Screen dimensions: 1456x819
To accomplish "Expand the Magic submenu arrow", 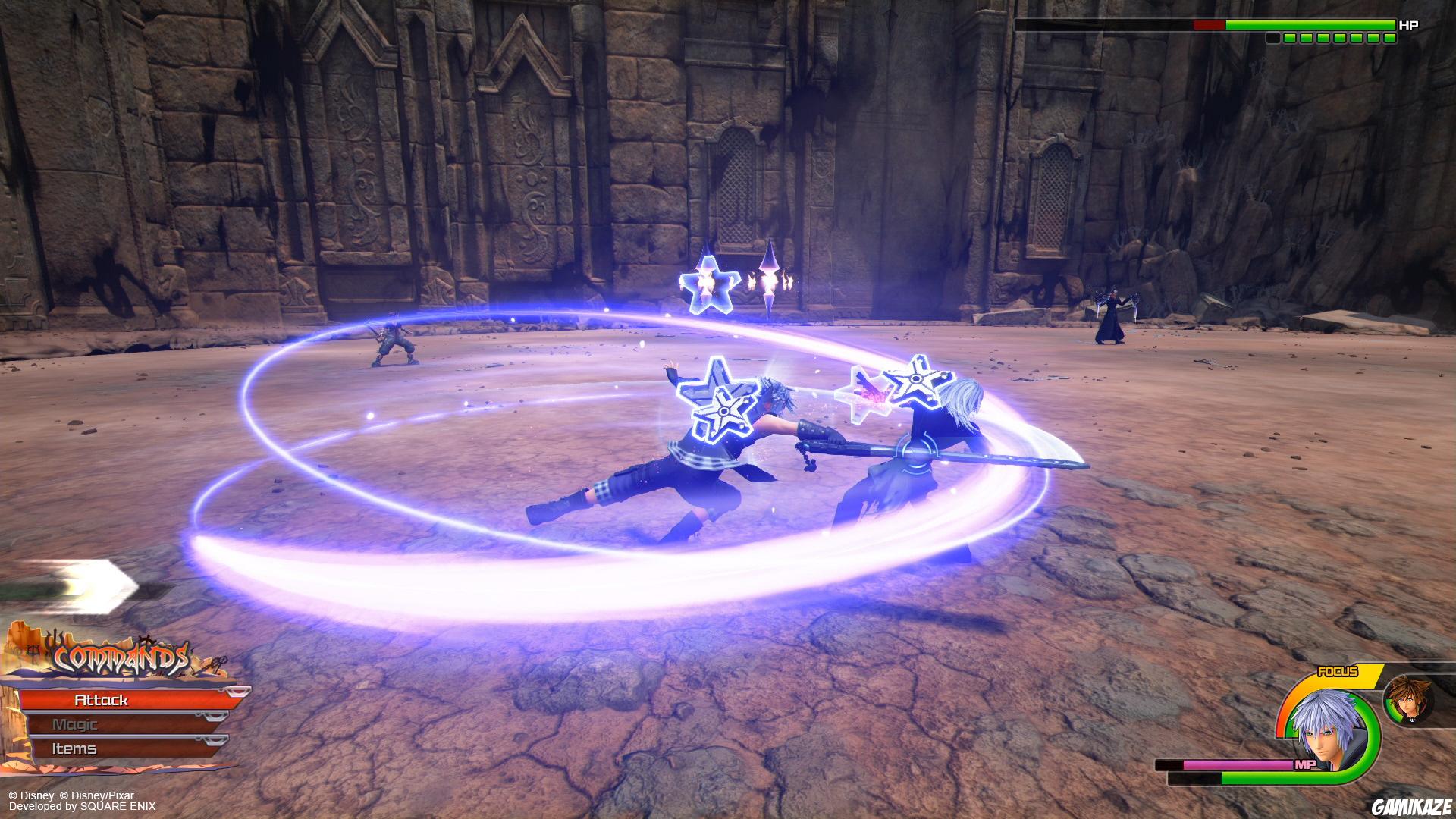I will (x=215, y=718).
